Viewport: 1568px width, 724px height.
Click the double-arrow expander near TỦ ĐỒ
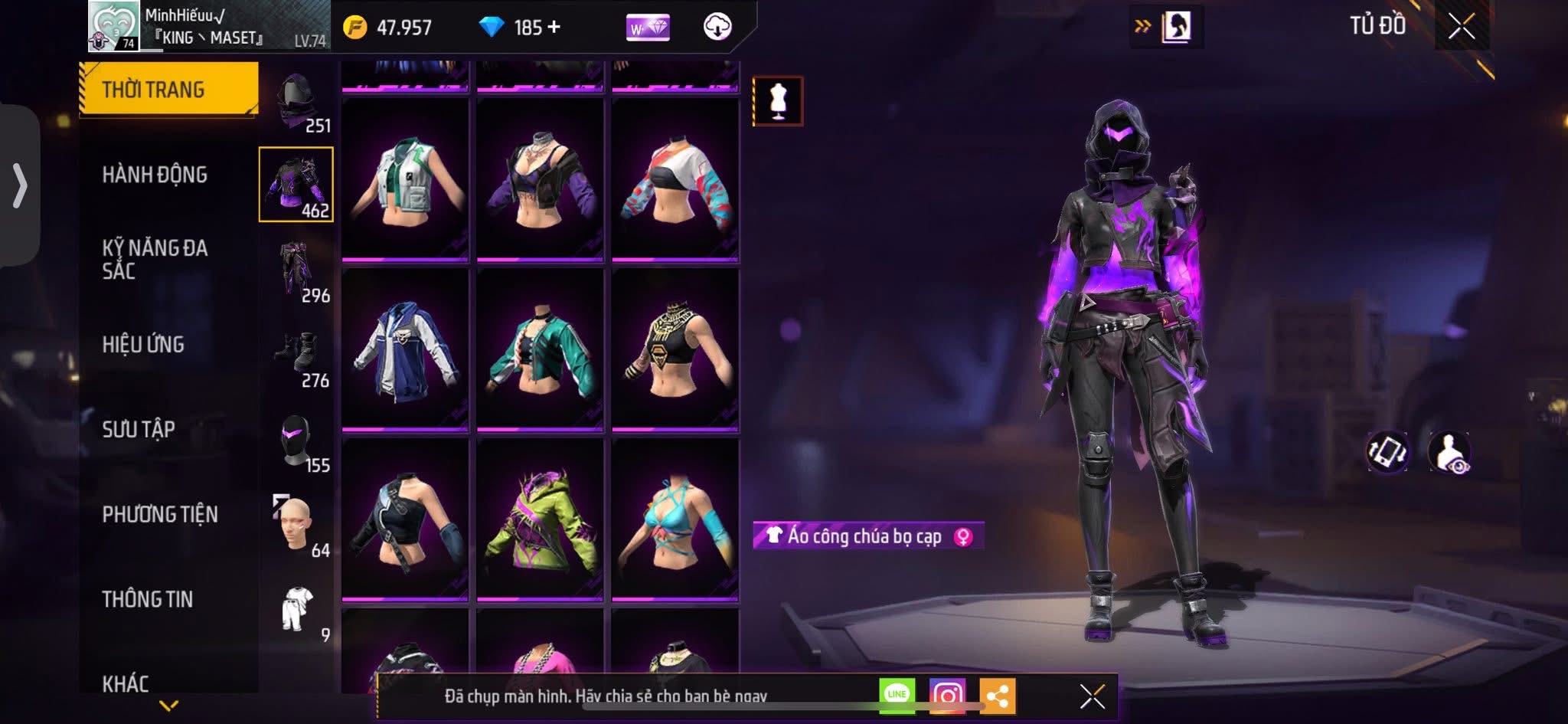(1142, 25)
